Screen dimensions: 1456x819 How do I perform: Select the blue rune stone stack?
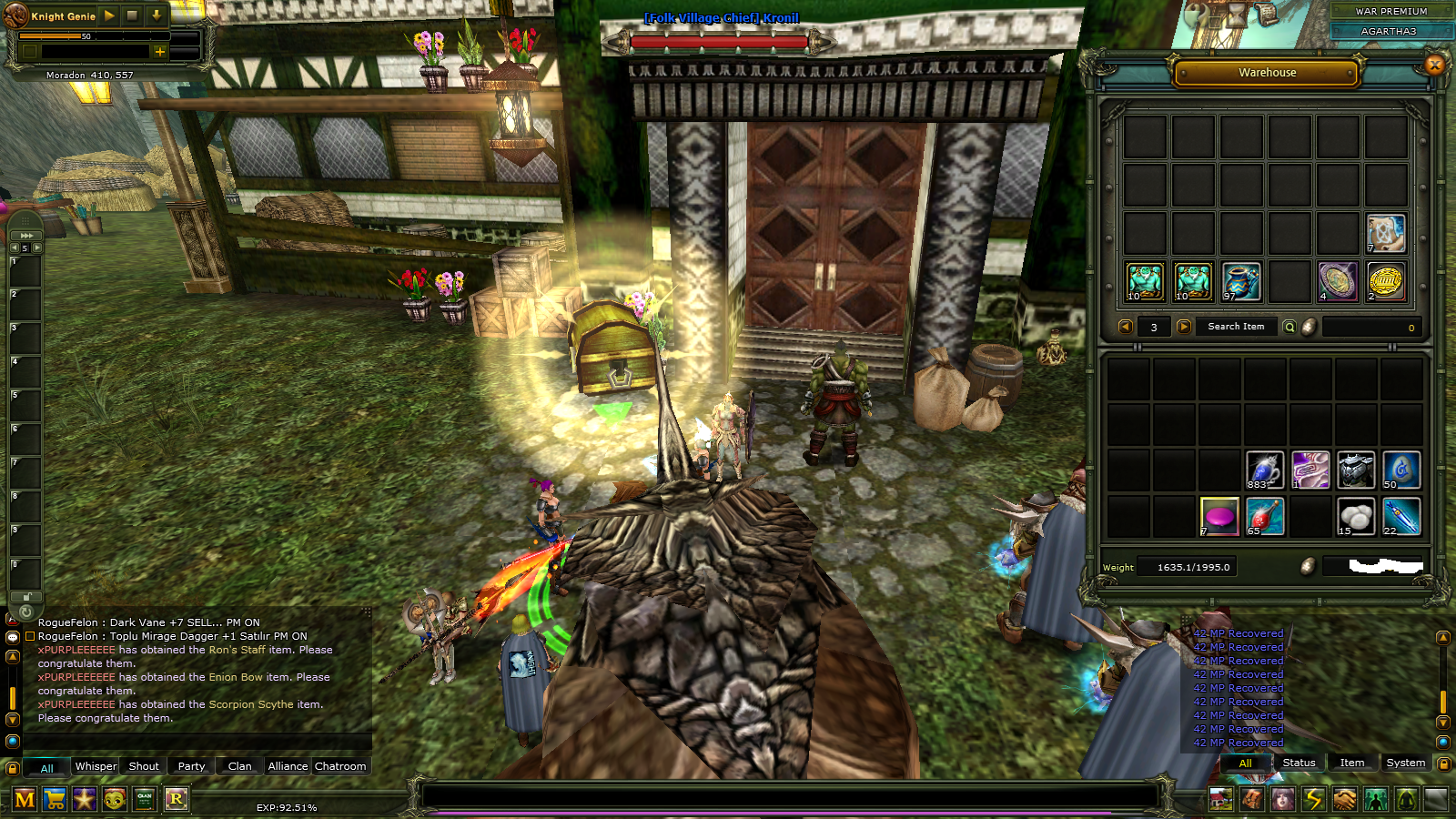click(x=1400, y=470)
